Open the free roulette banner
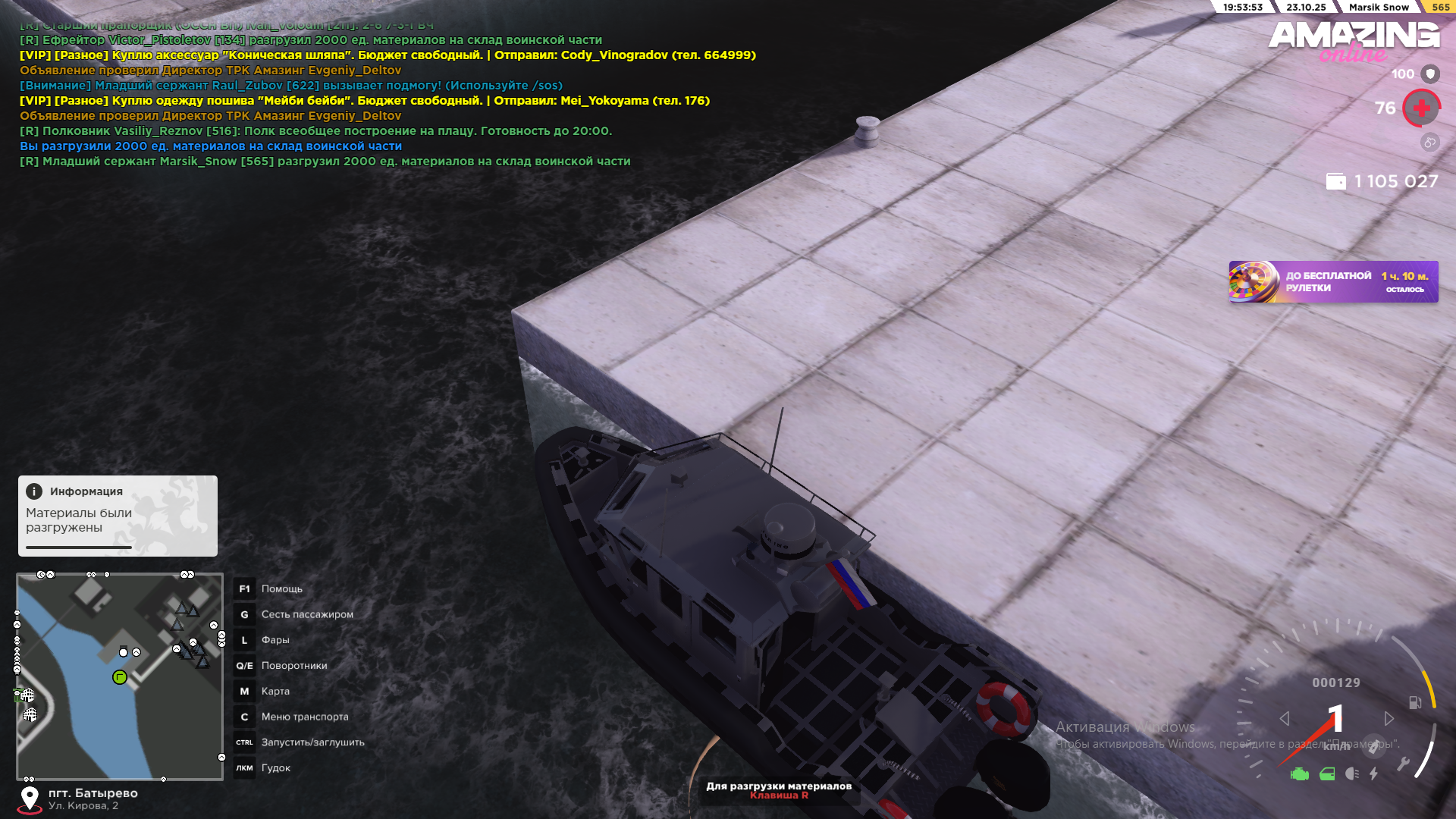This screenshot has height=819, width=1456. [x=1332, y=282]
